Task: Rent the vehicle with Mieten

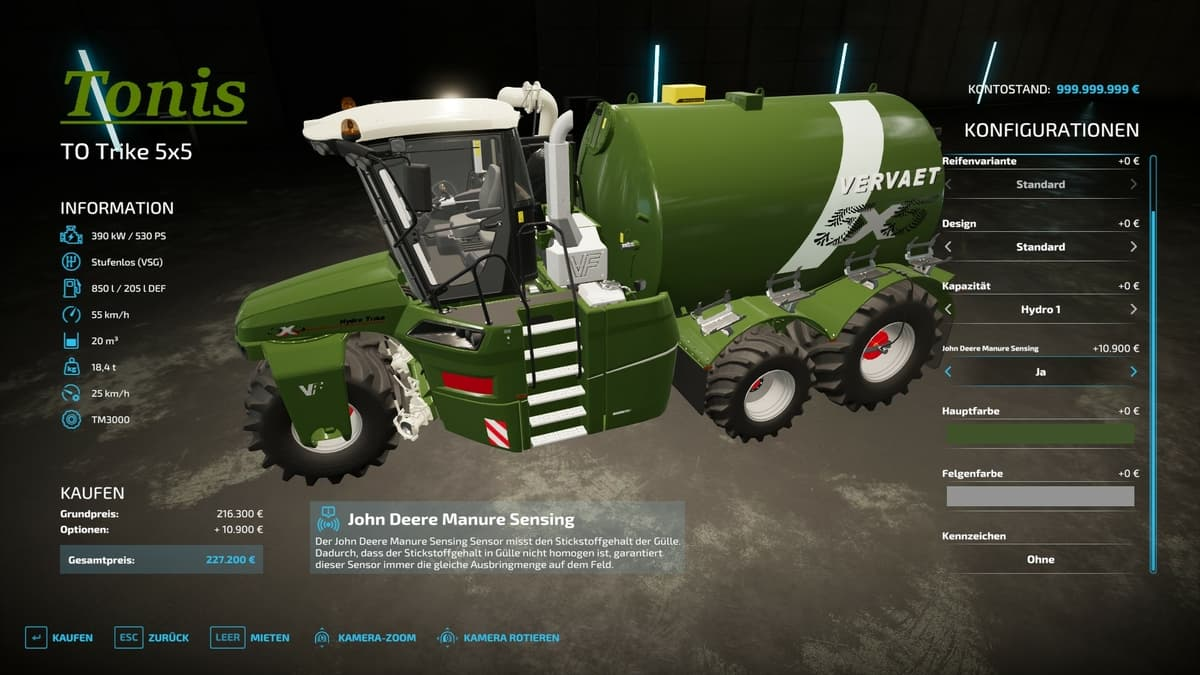Action: click(251, 637)
